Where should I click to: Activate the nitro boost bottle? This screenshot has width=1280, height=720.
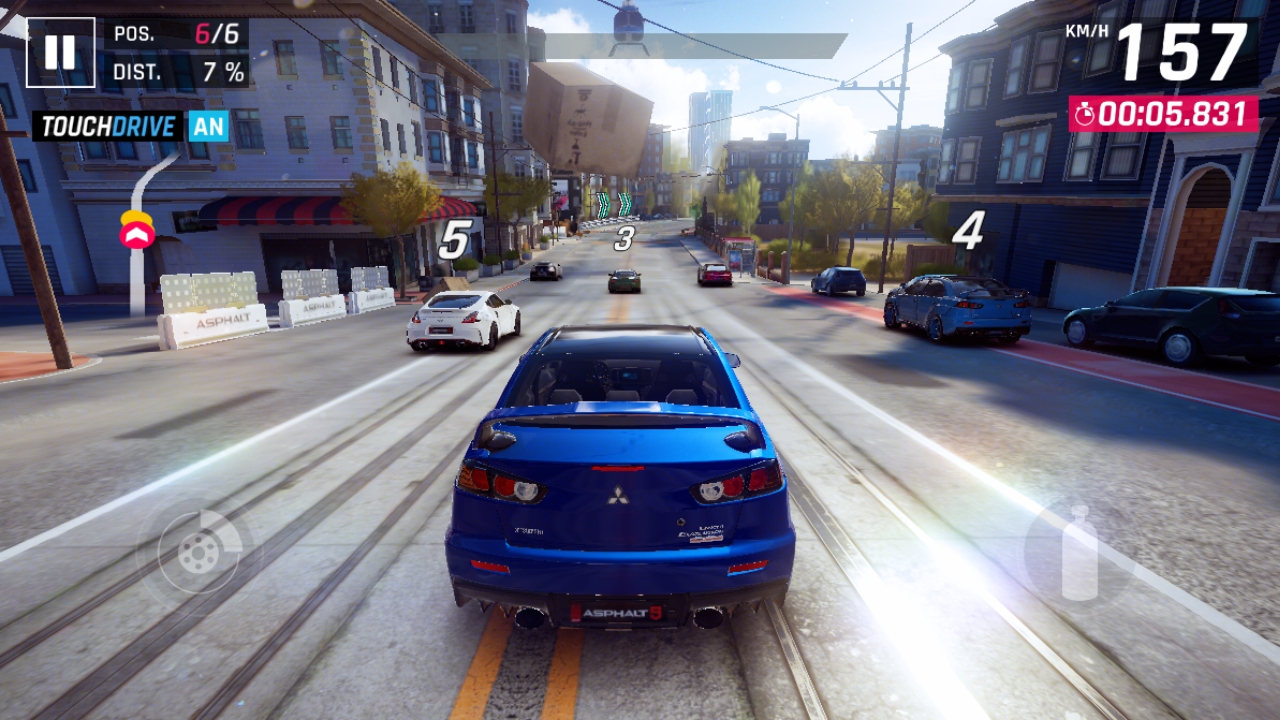click(x=1078, y=552)
